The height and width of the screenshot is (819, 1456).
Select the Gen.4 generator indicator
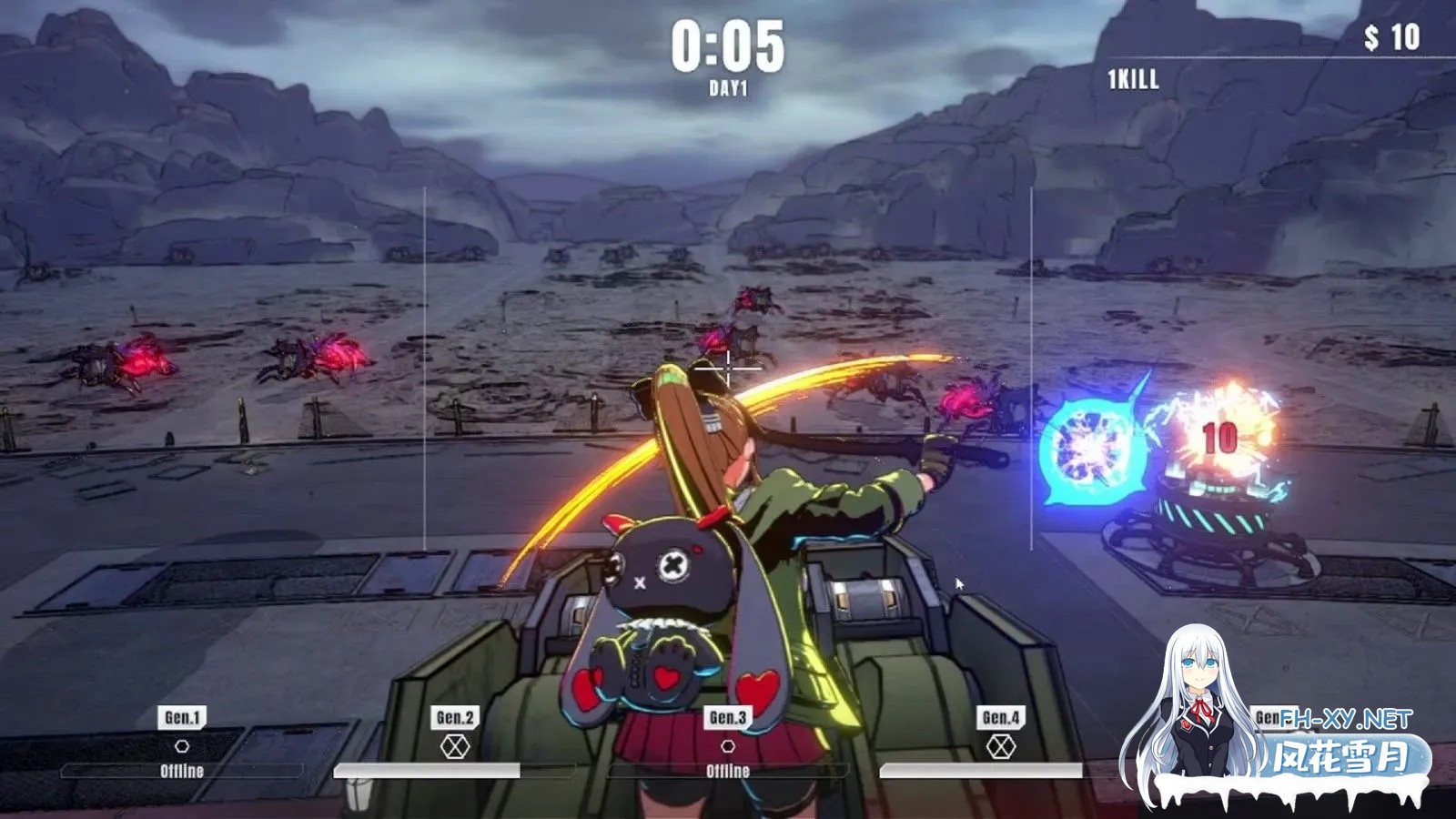(1000, 747)
